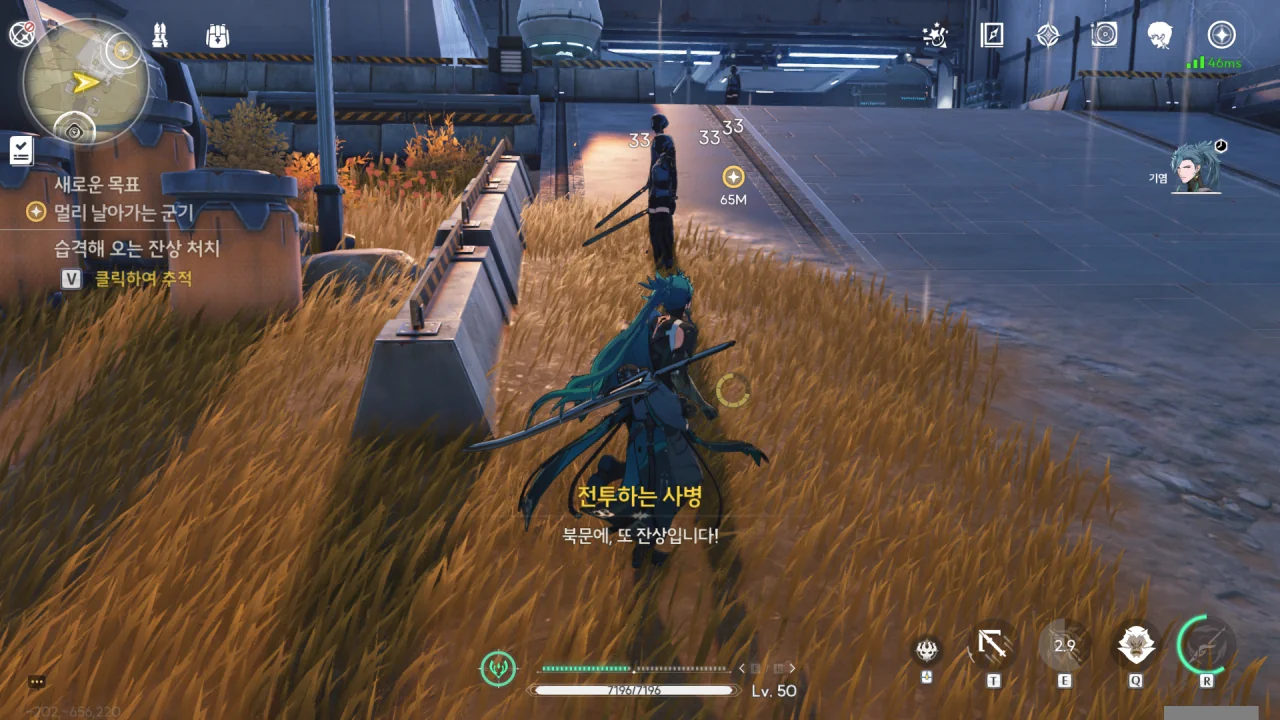This screenshot has width=1280, height=720.
Task: Open the backpack inventory icon
Action: pyautogui.click(x=217, y=35)
